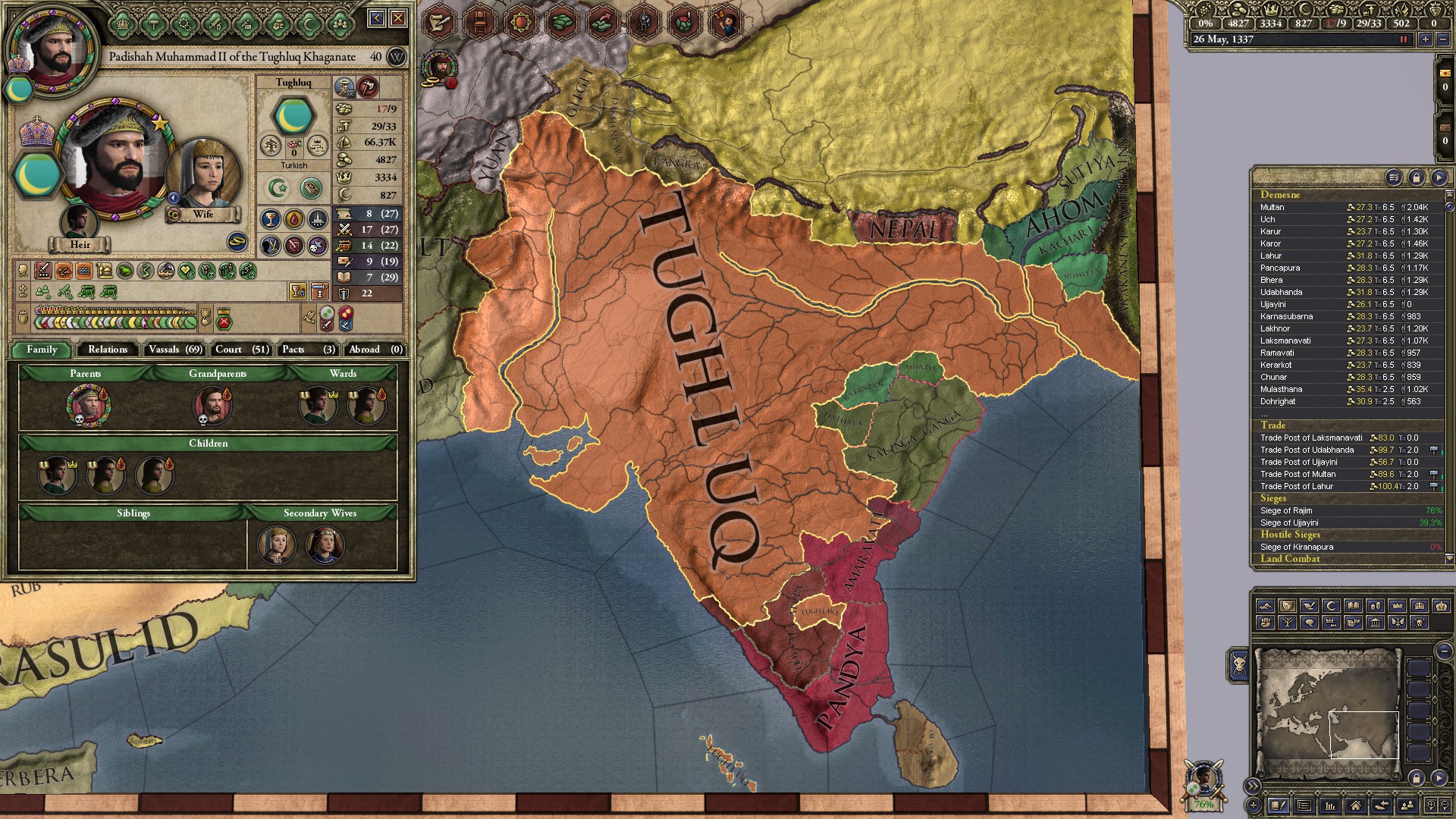Select the Independence Revolt map mode fist icon
The height and width of the screenshot is (819, 1456).
click(x=1266, y=623)
